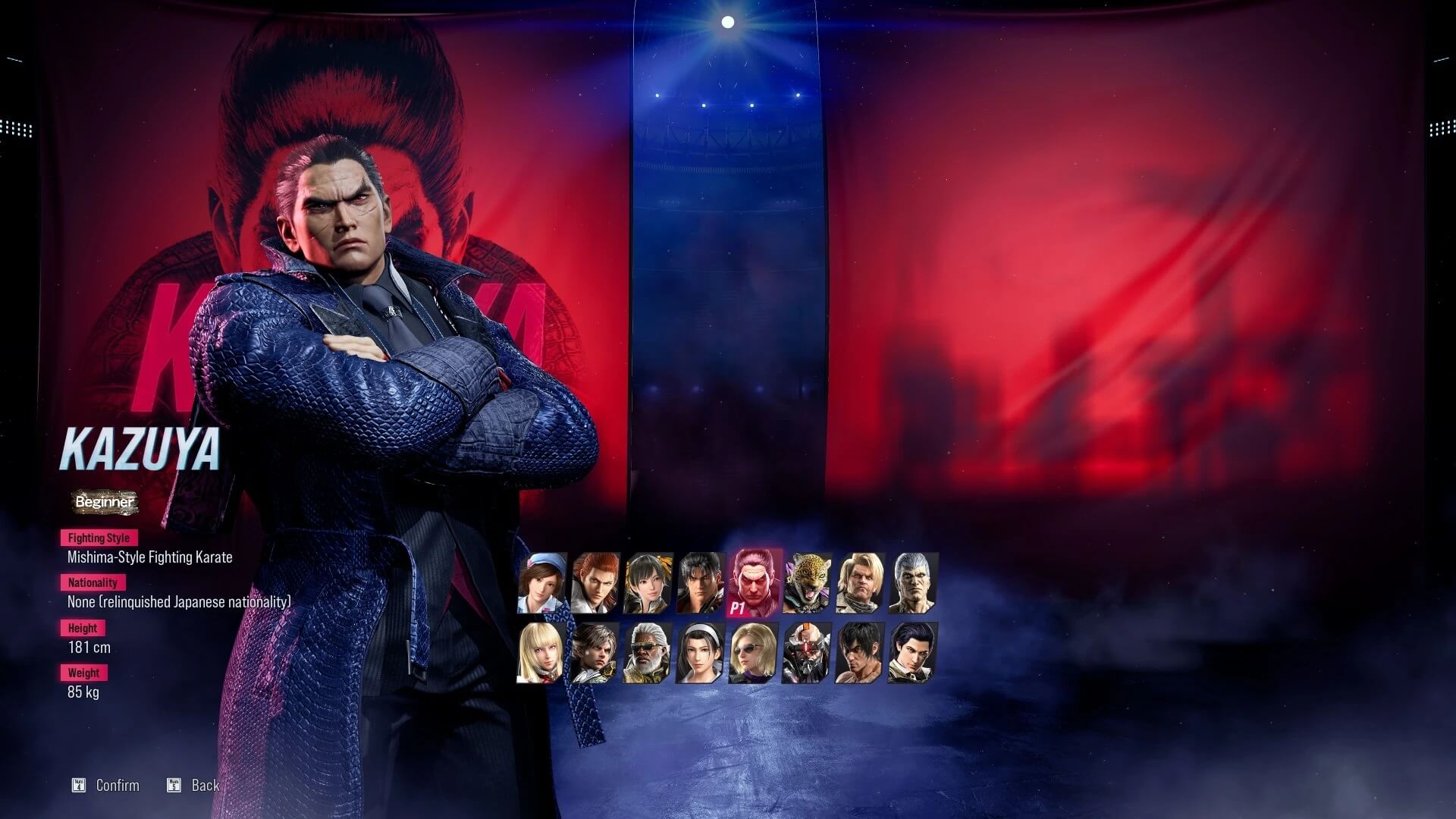1456x819 pixels.
Task: Click the highlighted Kazuya P1 portrait
Action: click(754, 582)
